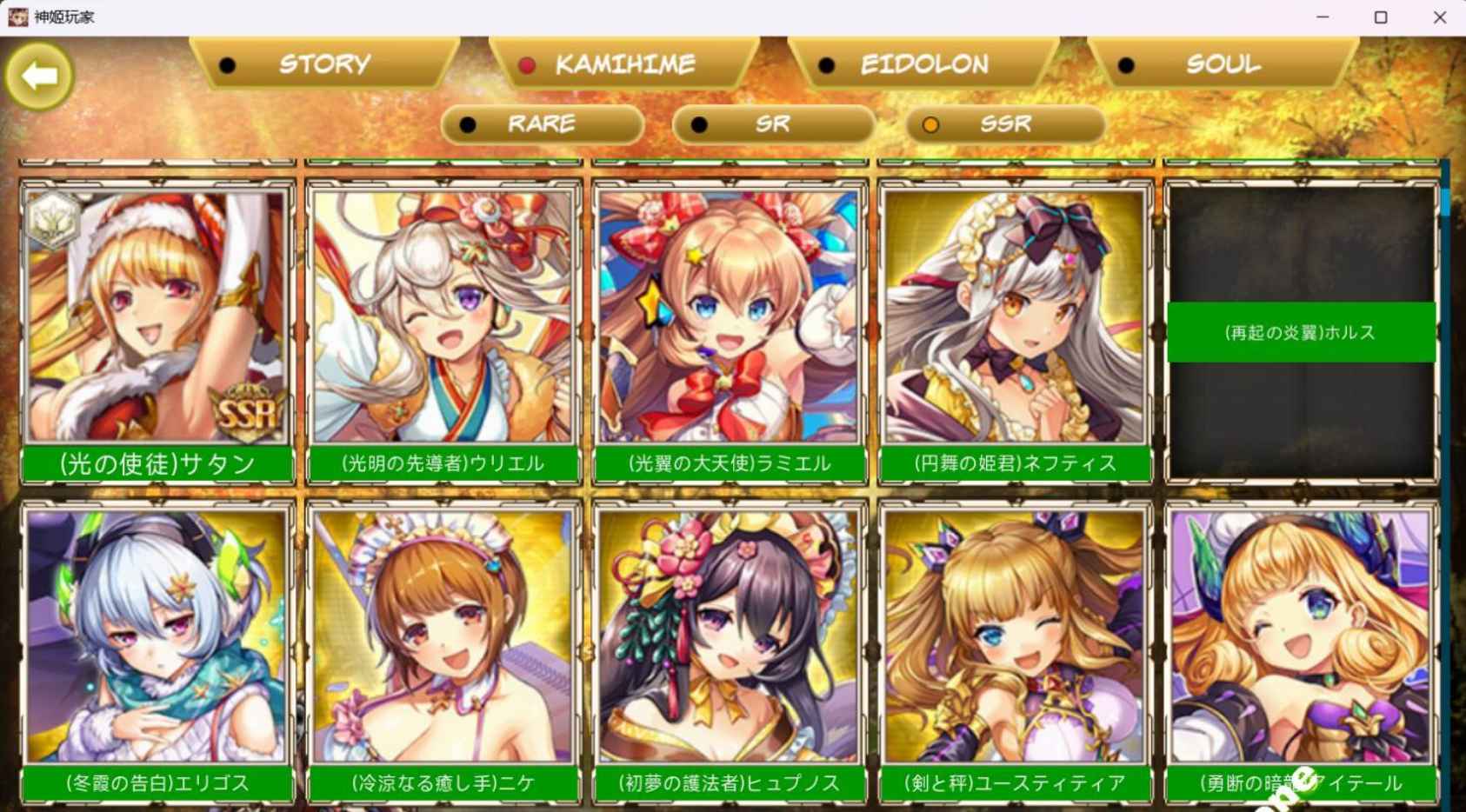Toggle the SSR filter indicator dot
The image size is (1466, 812).
[x=932, y=124]
